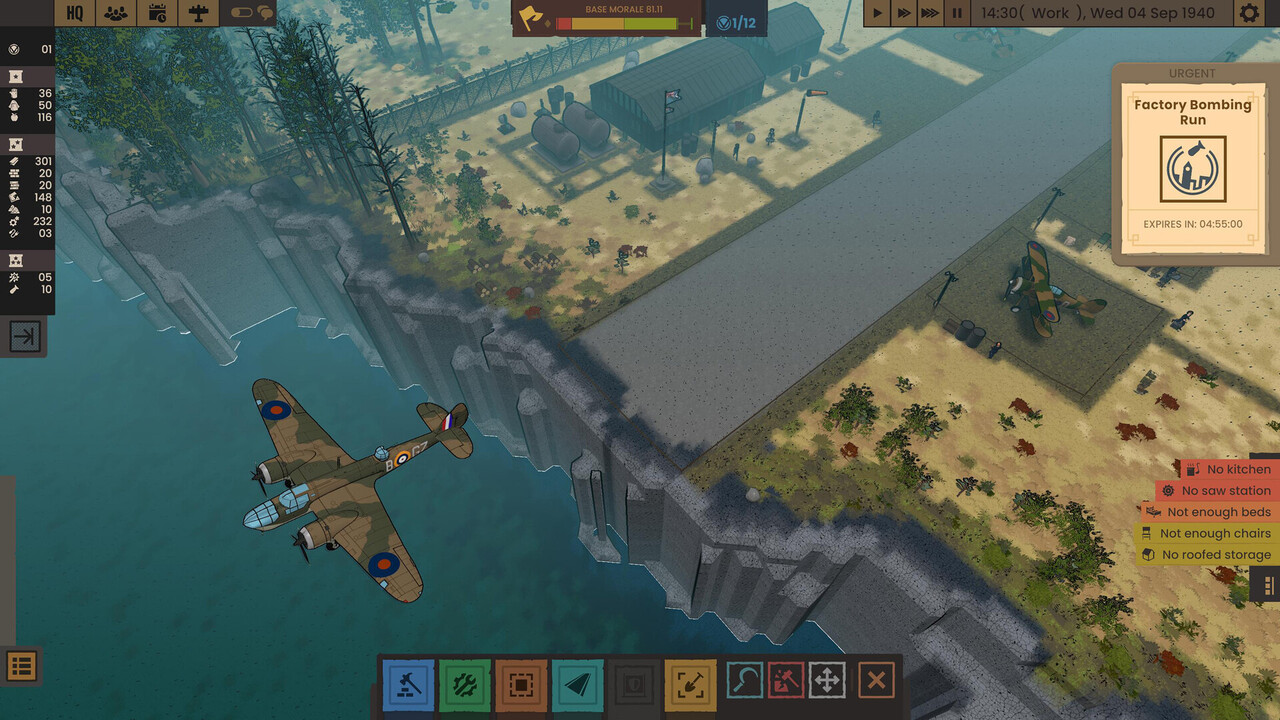Open the gear settings menu
Screen dimensions: 1280x720
pyautogui.click(x=1249, y=13)
